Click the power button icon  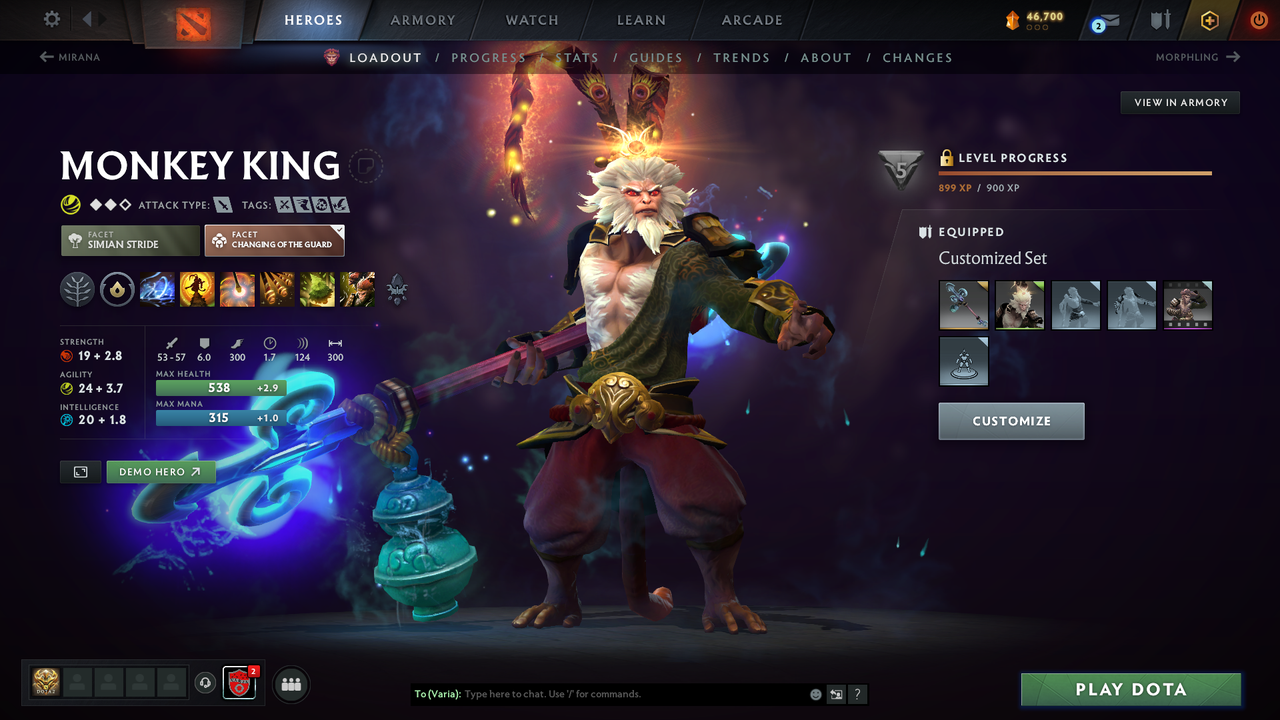click(x=1258, y=19)
